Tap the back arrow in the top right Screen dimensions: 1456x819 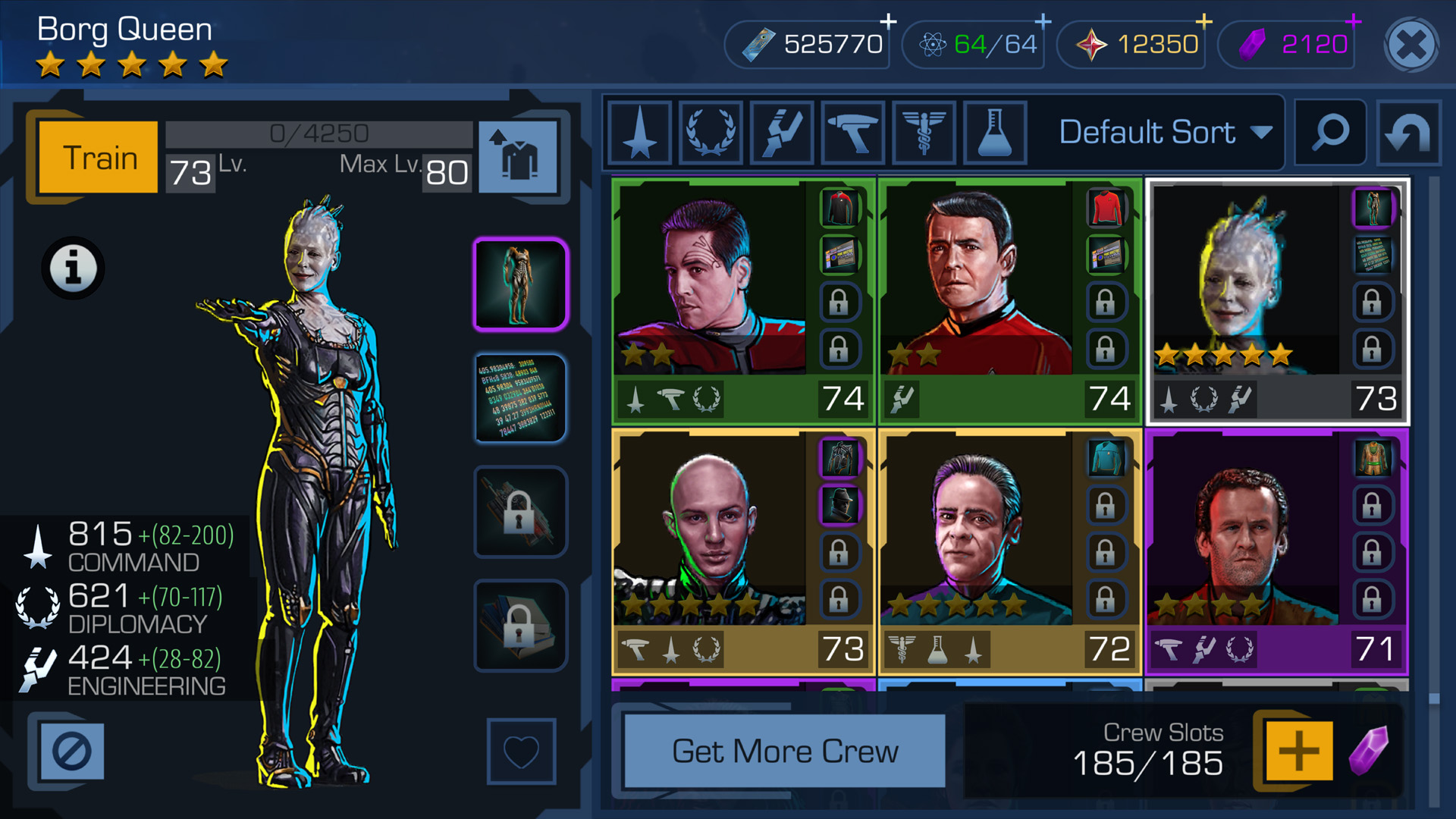click(x=1409, y=132)
